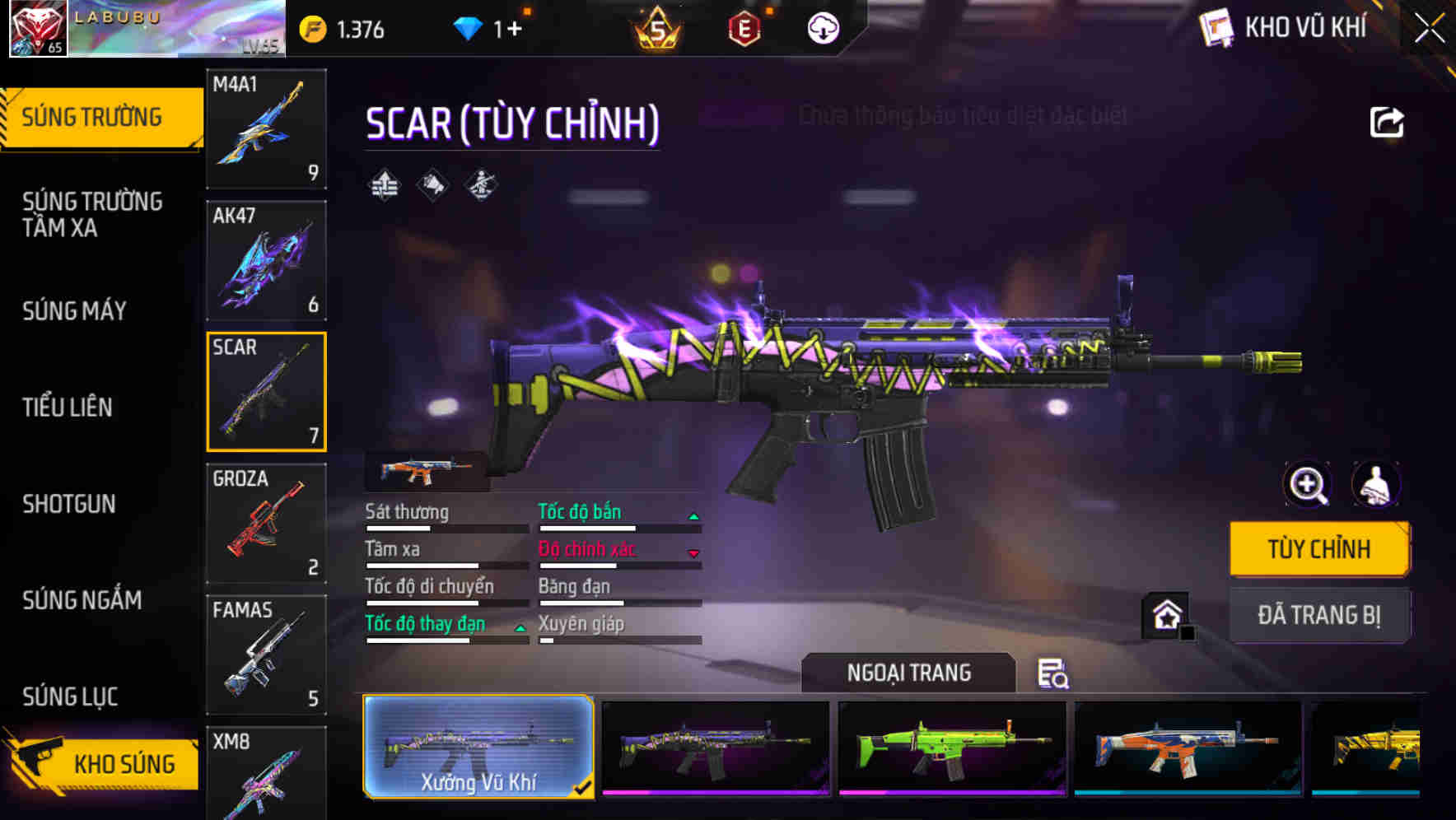
Task: Open the share icon in top right corner
Action: [x=1387, y=120]
